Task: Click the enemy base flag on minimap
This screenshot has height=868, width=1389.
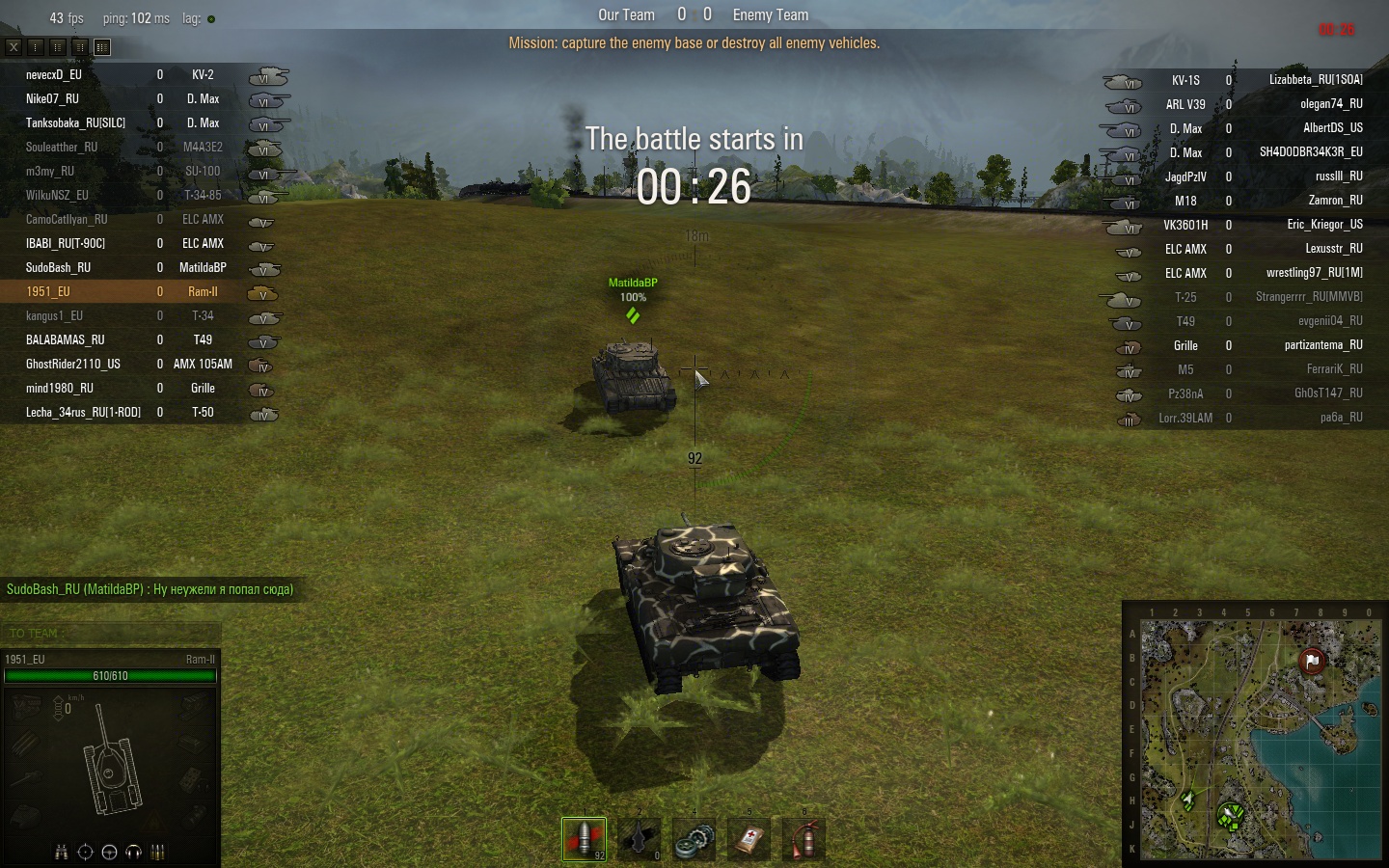Action: tap(1312, 661)
